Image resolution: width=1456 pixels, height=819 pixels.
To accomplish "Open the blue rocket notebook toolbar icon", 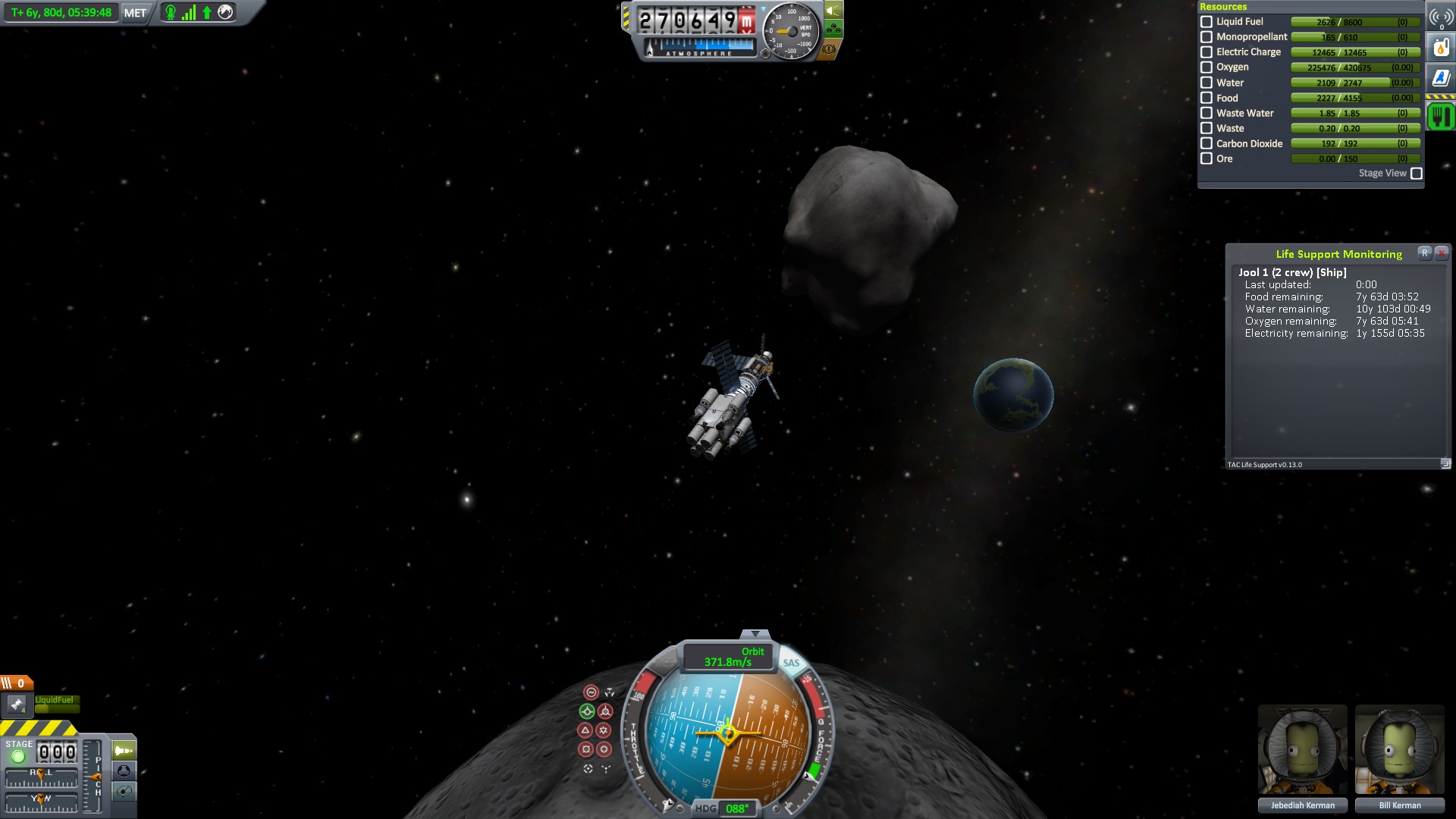I will tap(1441, 78).
